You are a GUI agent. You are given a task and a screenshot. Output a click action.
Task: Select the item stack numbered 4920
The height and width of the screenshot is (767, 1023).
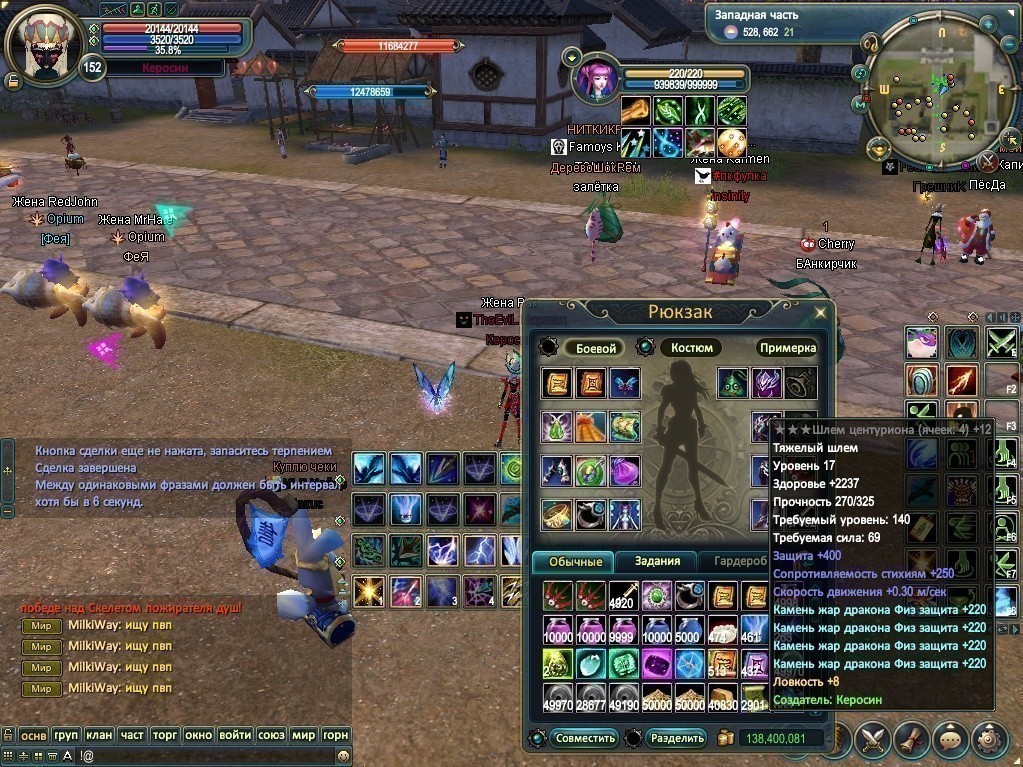coord(623,596)
